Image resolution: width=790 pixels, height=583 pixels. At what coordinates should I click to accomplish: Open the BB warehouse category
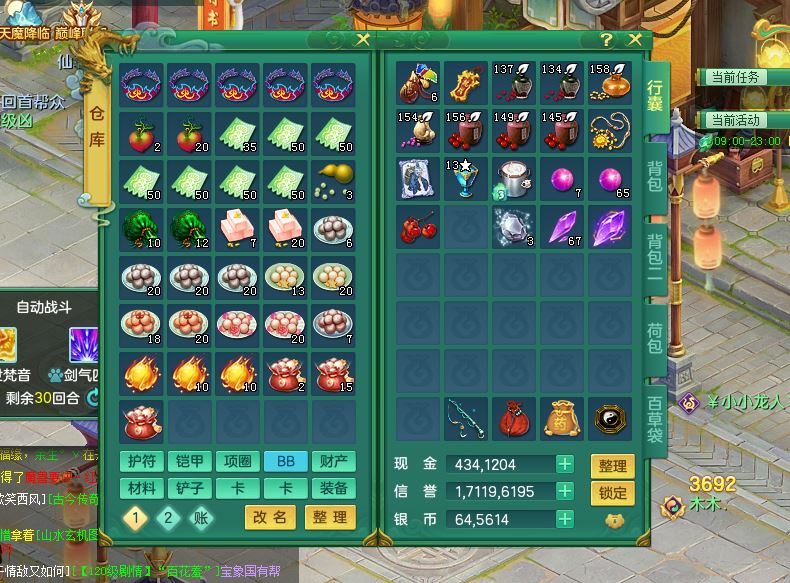285,461
